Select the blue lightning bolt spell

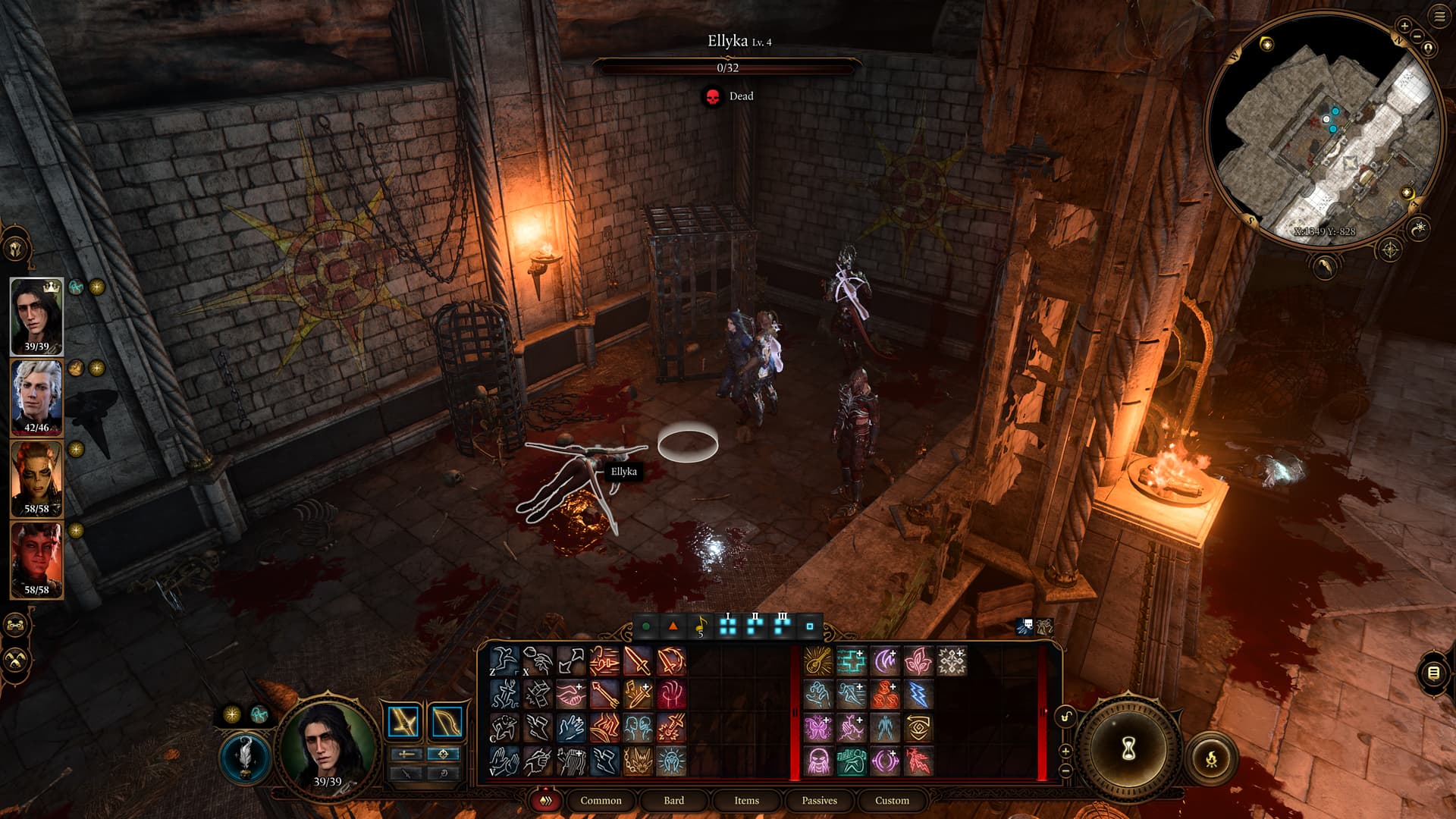(918, 694)
